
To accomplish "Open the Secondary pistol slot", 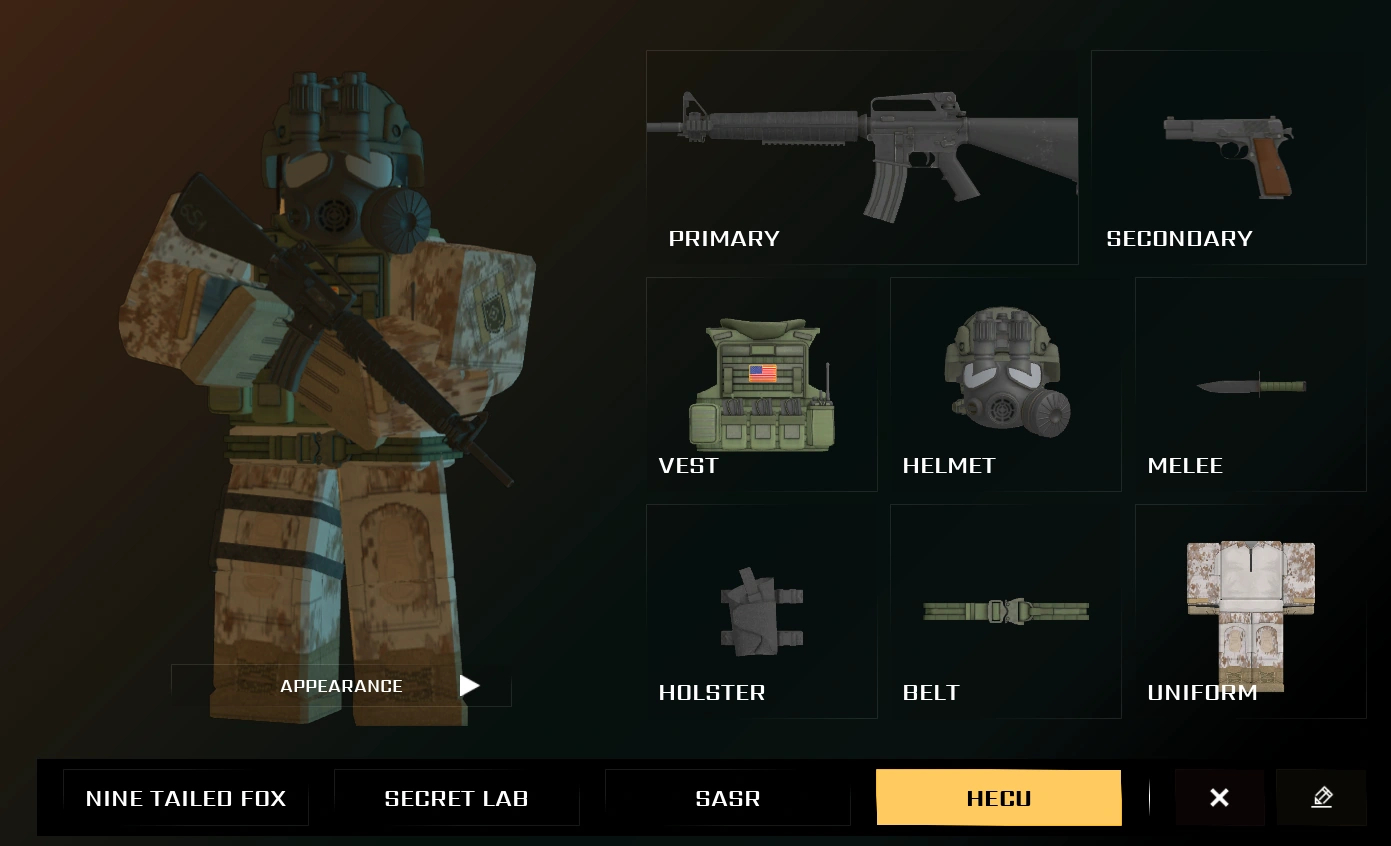I will (x=1227, y=157).
